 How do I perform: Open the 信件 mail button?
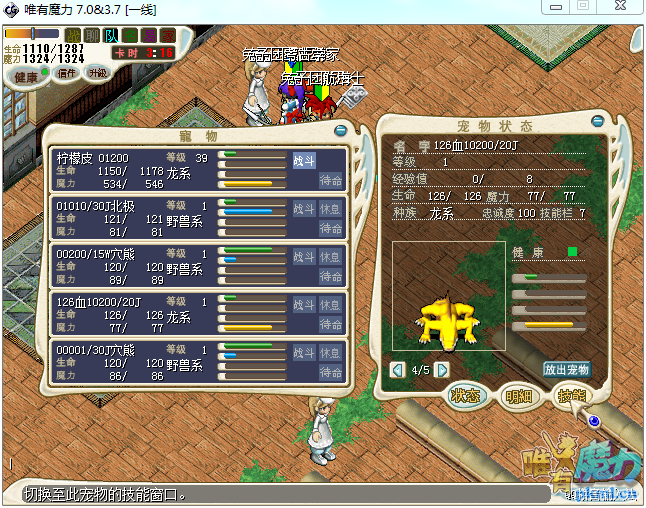coord(68,73)
